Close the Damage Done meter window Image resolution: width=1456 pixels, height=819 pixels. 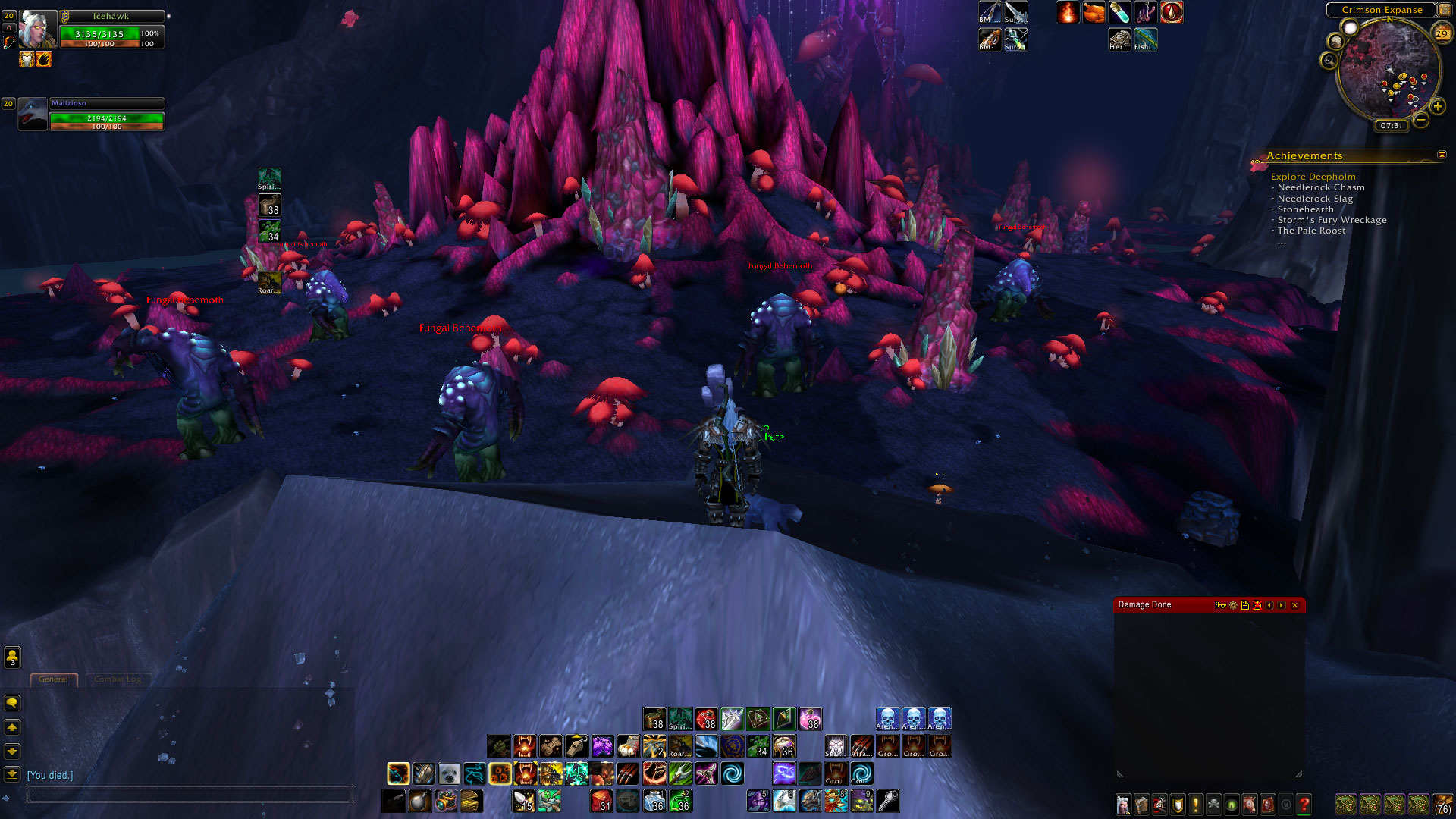pos(1294,605)
